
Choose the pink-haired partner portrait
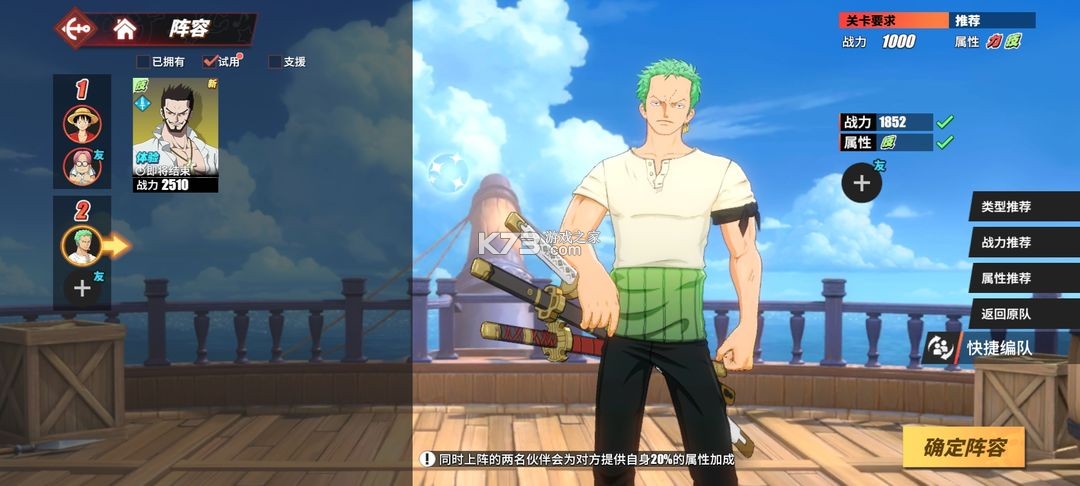click(x=82, y=166)
